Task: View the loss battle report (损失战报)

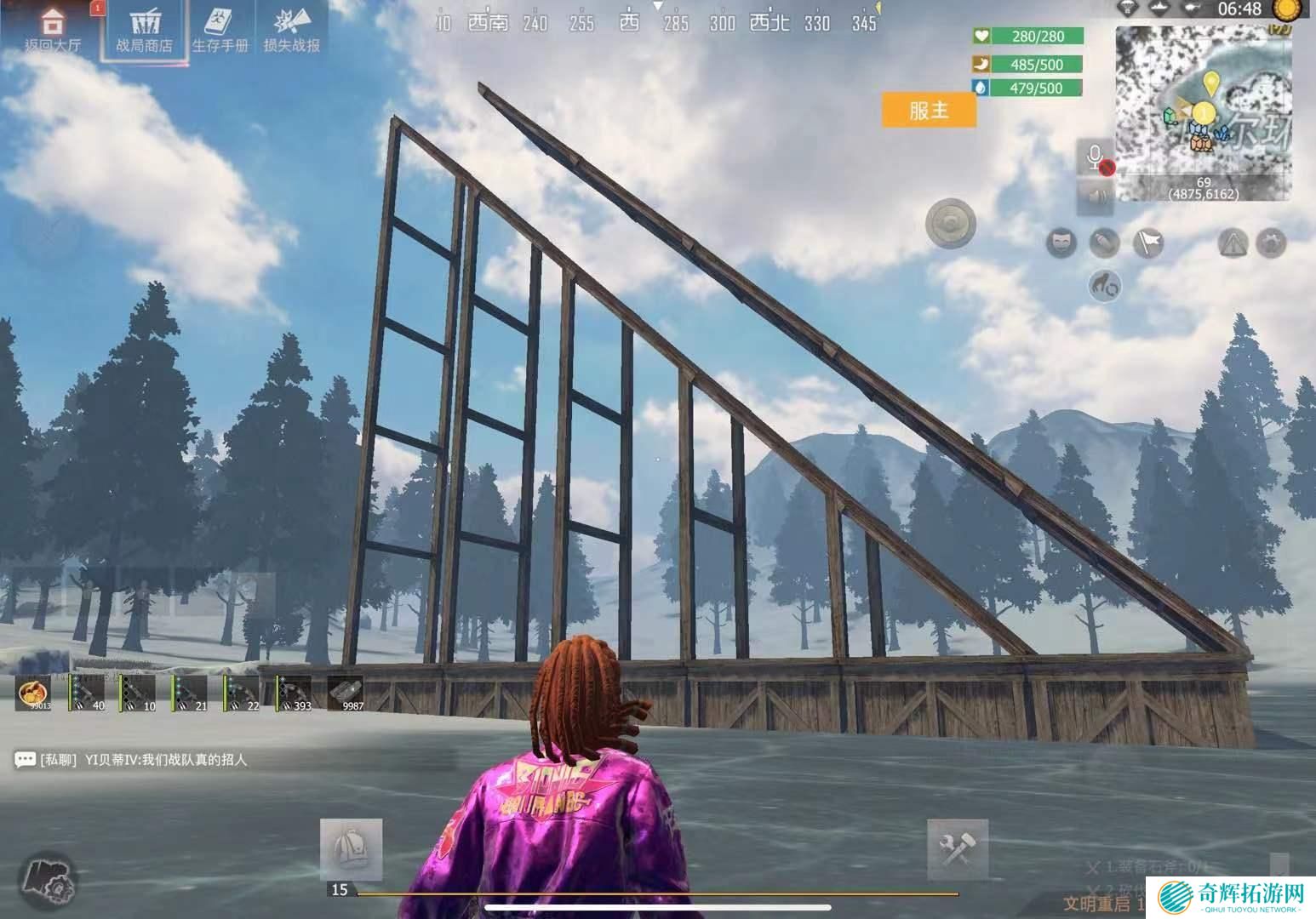Action: pos(291,31)
